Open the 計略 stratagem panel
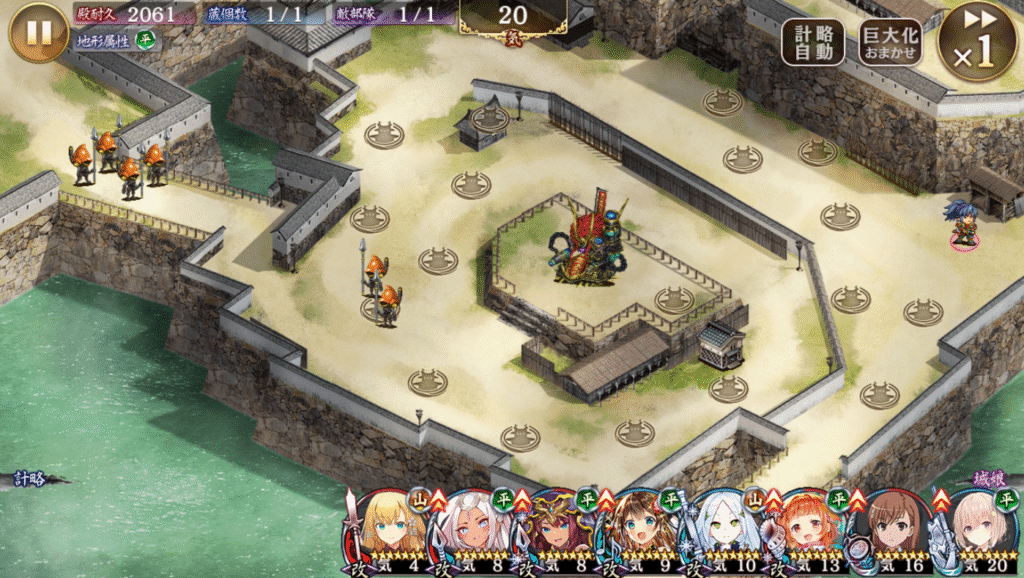 [32, 479]
